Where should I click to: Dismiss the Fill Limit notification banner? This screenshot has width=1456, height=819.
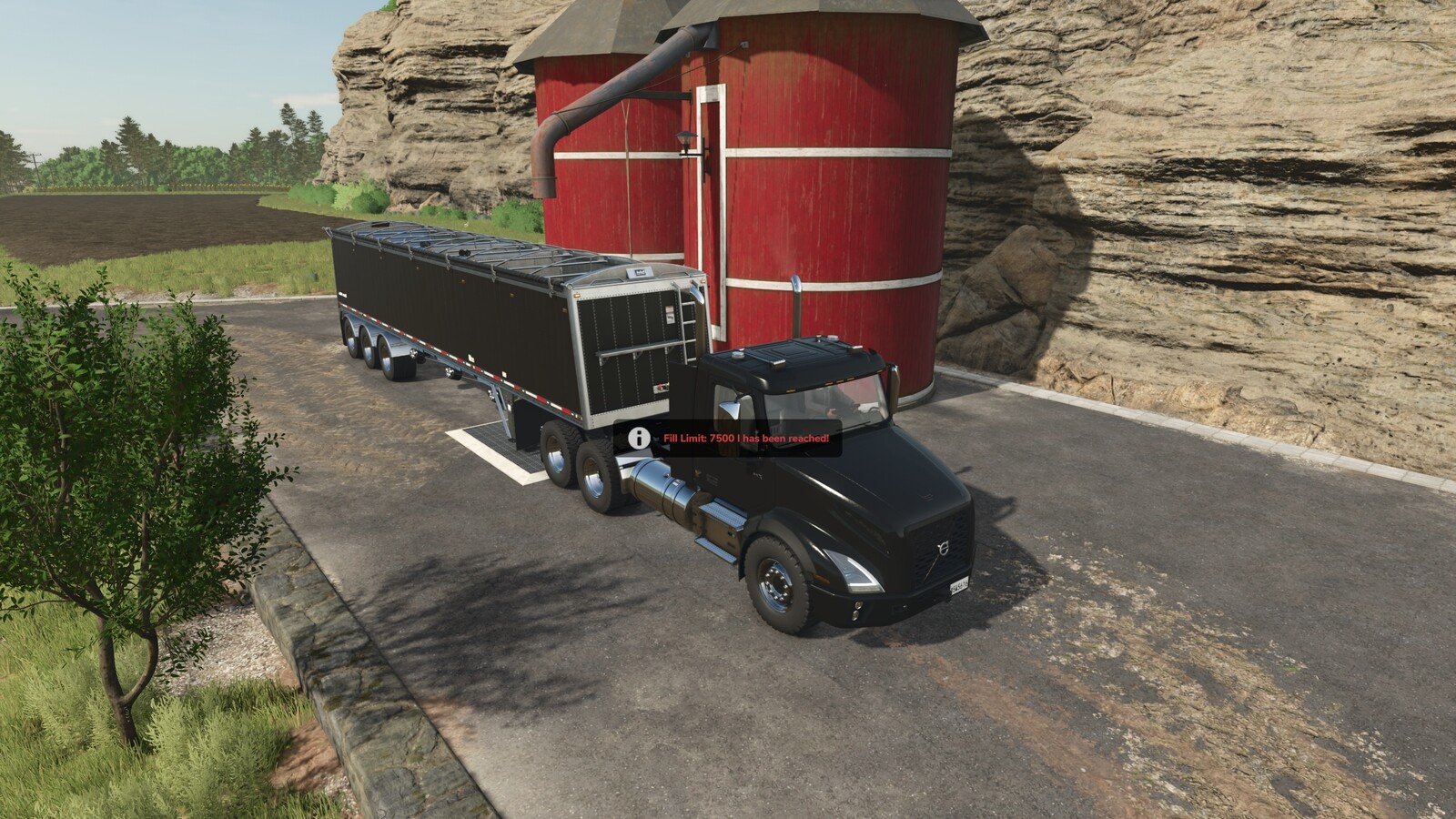(728, 439)
